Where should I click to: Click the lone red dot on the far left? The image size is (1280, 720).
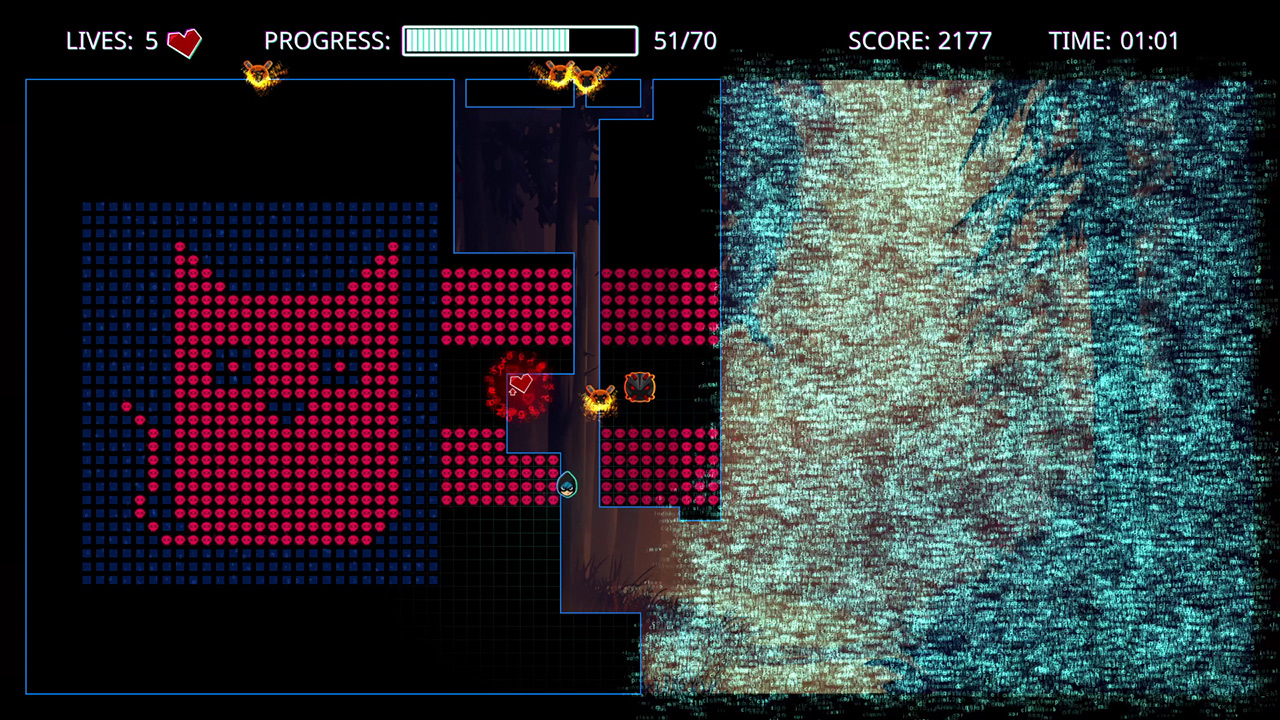(126, 404)
